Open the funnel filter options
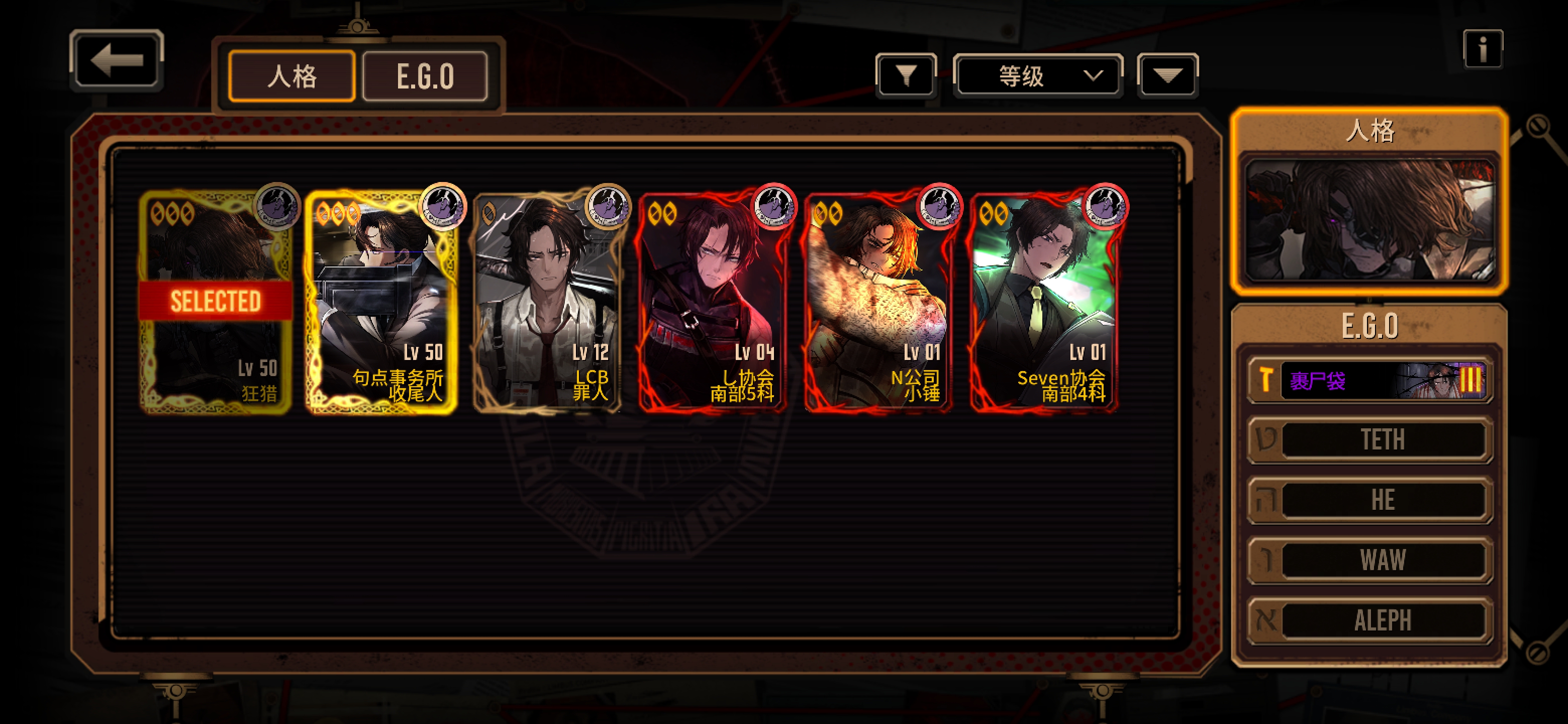Screen dimensions: 1568x724 (x=906, y=76)
